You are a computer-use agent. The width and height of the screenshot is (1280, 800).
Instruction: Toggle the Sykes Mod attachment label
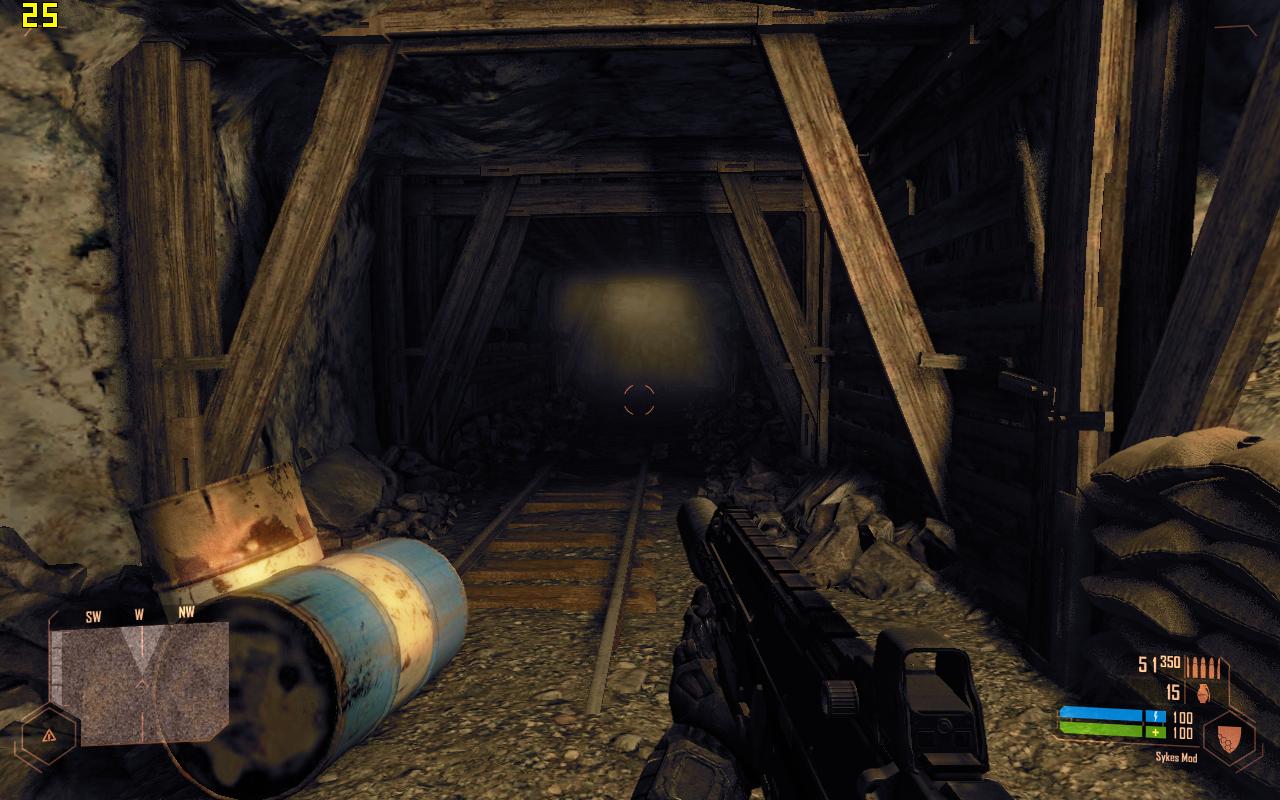click(x=1177, y=756)
